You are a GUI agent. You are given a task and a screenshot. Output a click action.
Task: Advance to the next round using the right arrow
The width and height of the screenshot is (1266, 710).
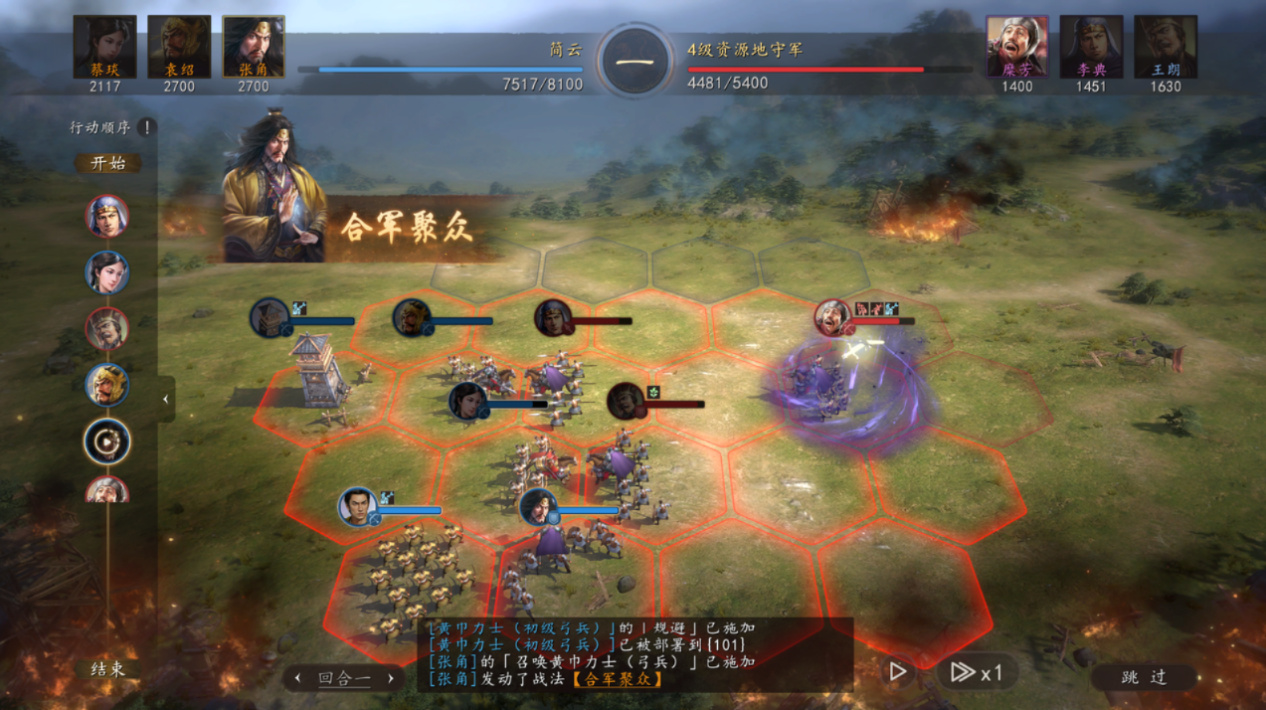click(390, 678)
